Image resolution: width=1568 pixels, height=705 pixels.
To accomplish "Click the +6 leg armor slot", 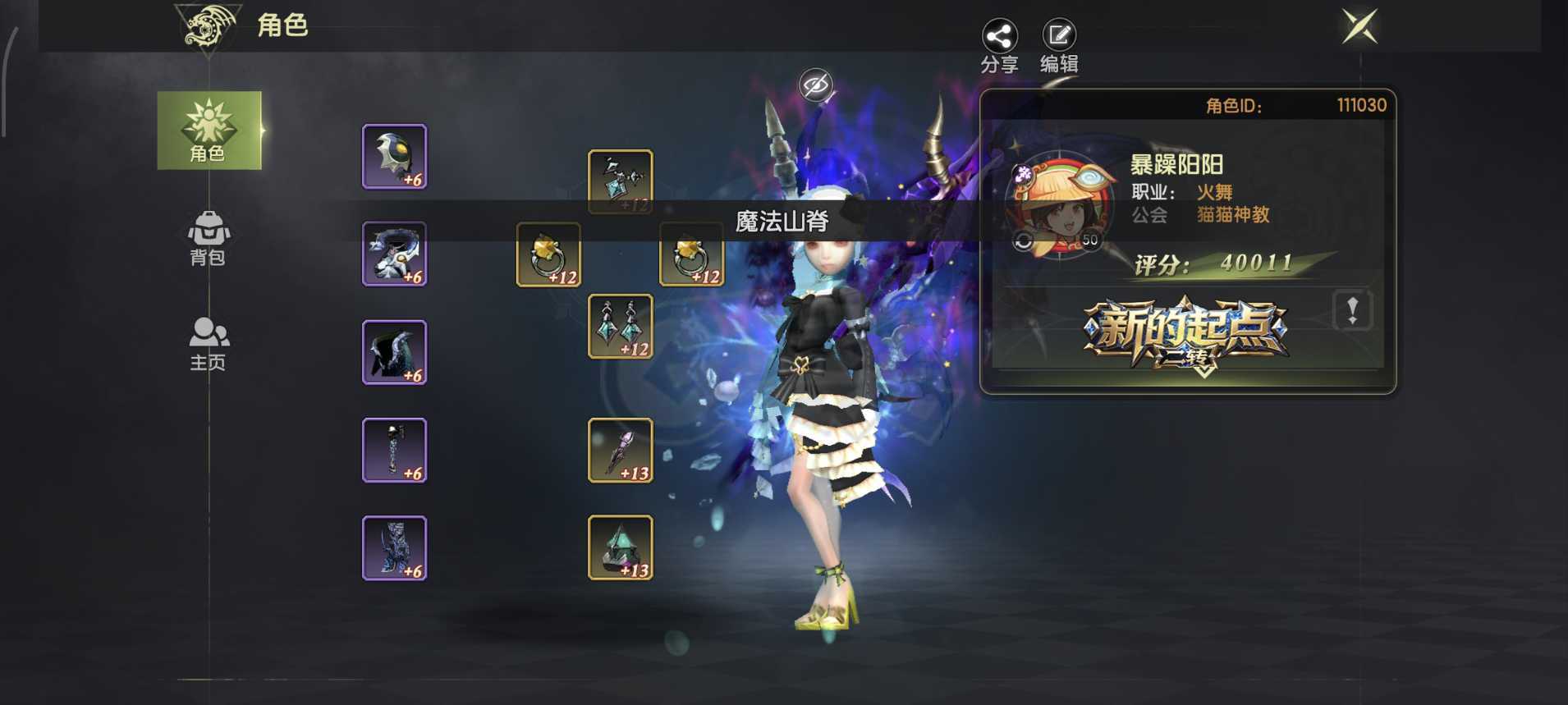I will pos(394,450).
